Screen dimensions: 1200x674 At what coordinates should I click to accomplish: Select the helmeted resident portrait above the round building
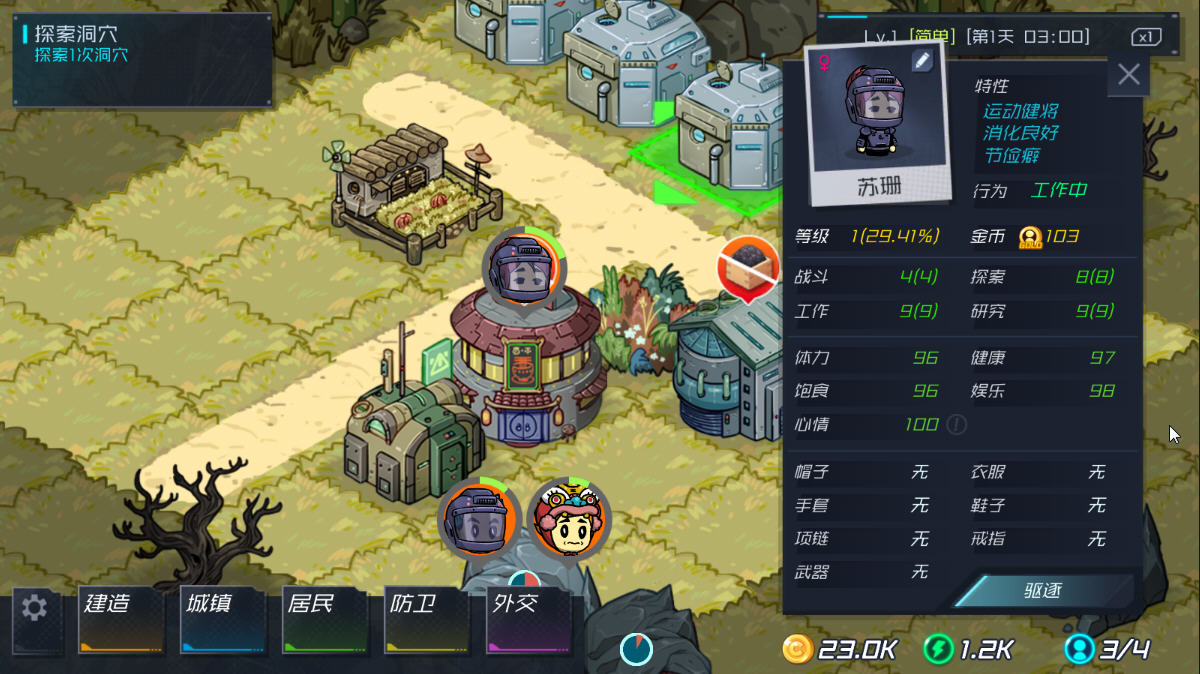523,270
